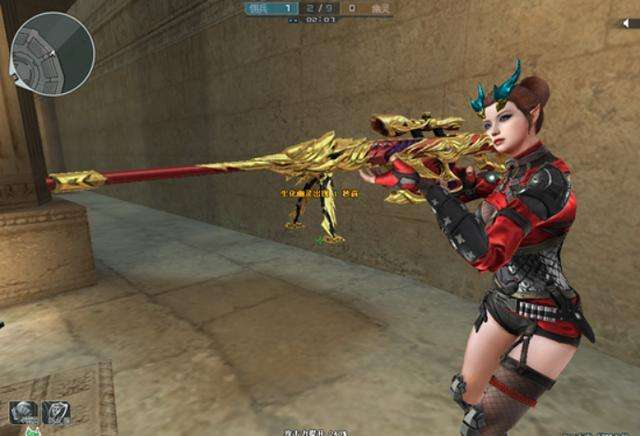Select the helmet armor status icon
The image size is (640, 436).
pos(22,412)
